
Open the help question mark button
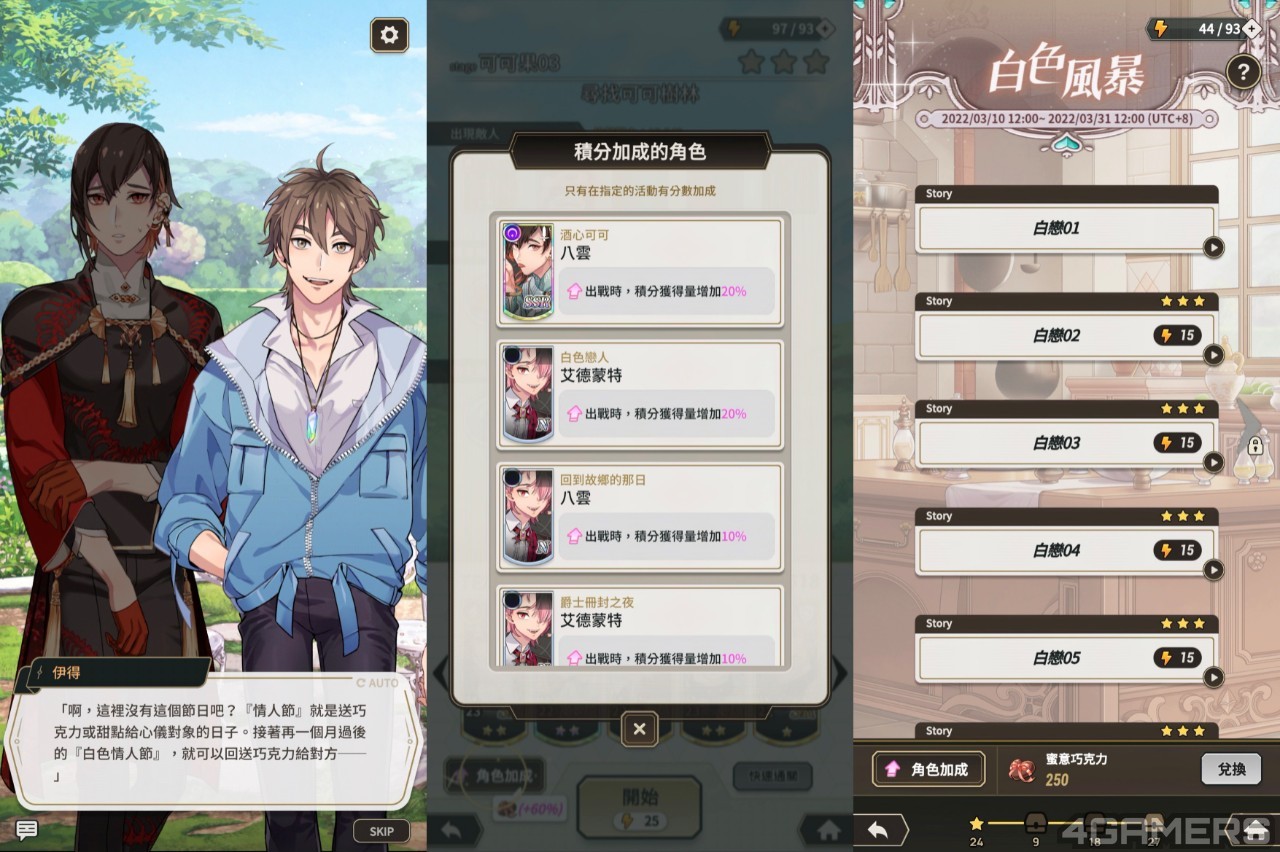[x=1243, y=72]
